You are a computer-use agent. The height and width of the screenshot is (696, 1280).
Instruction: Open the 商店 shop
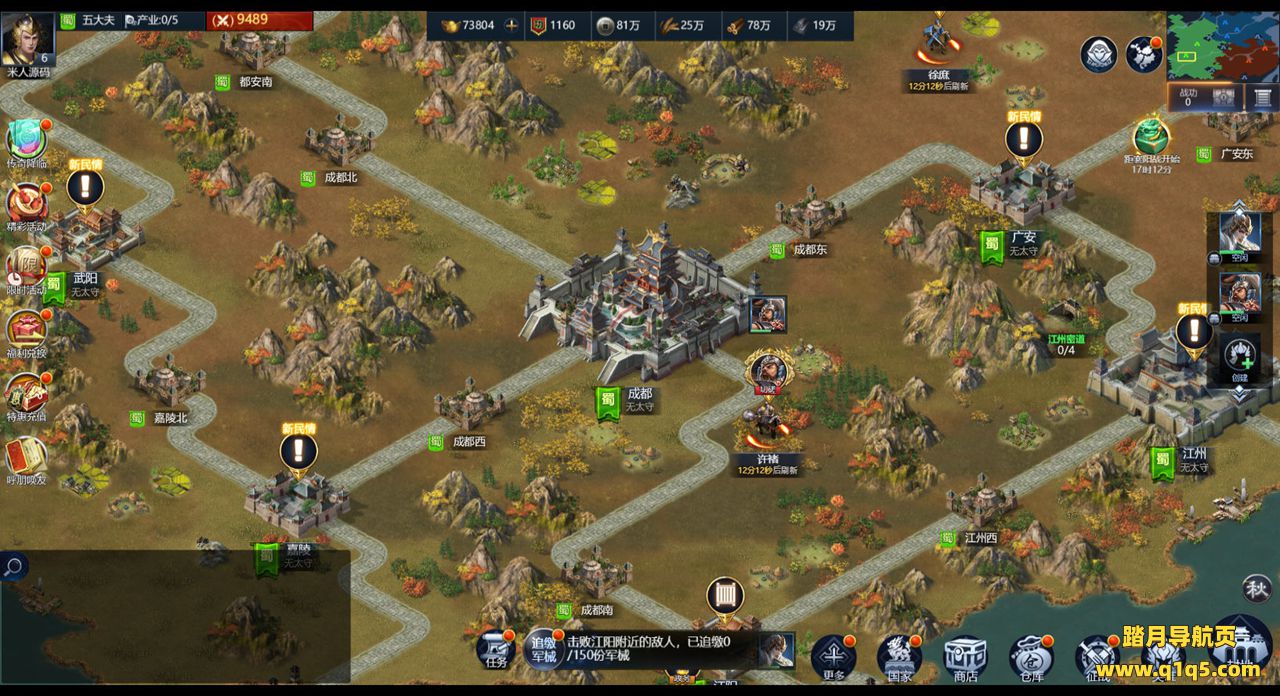click(x=965, y=657)
